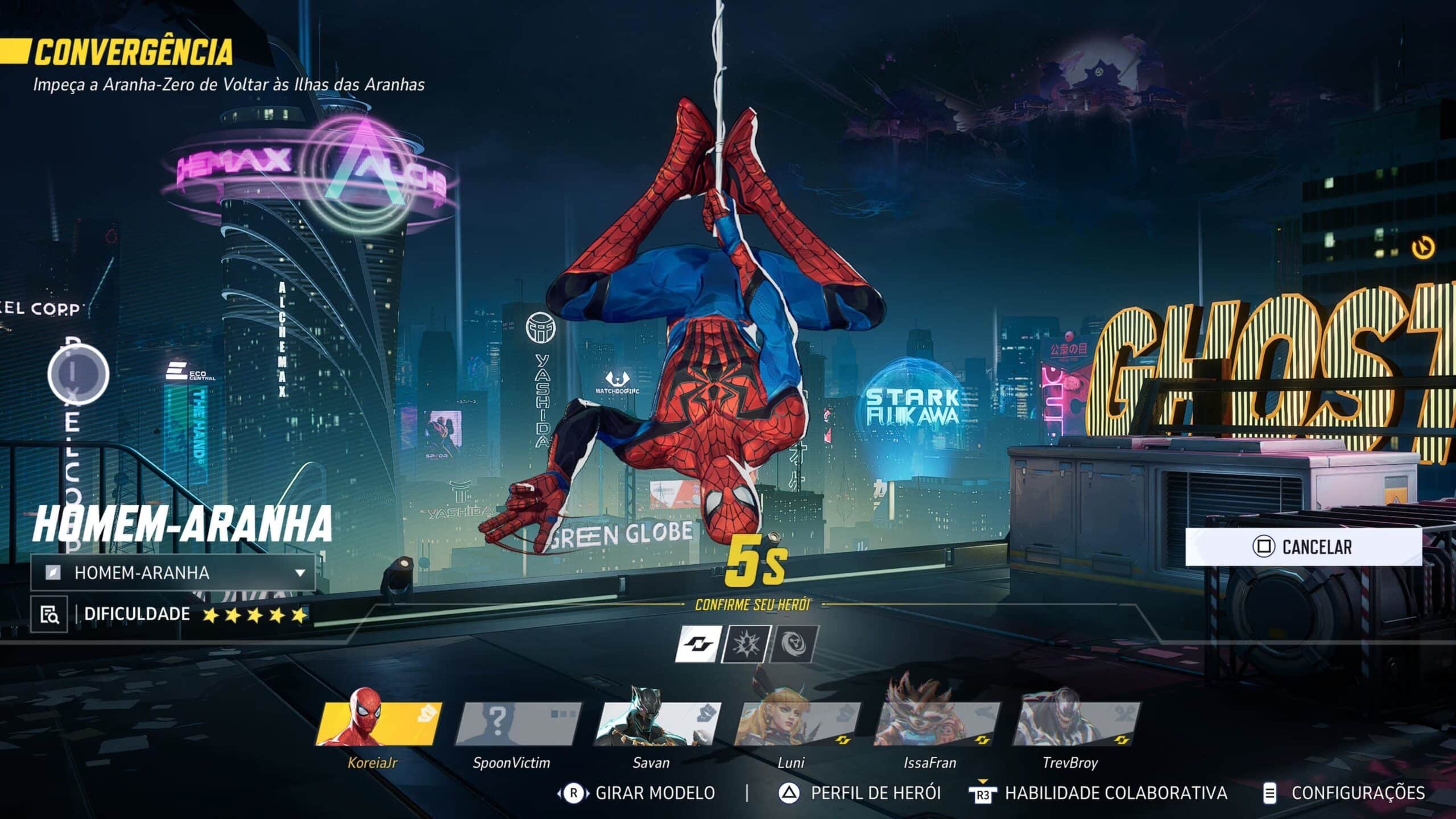1456x819 pixels.
Task: Click the Girar Modelo option
Action: tap(638, 793)
